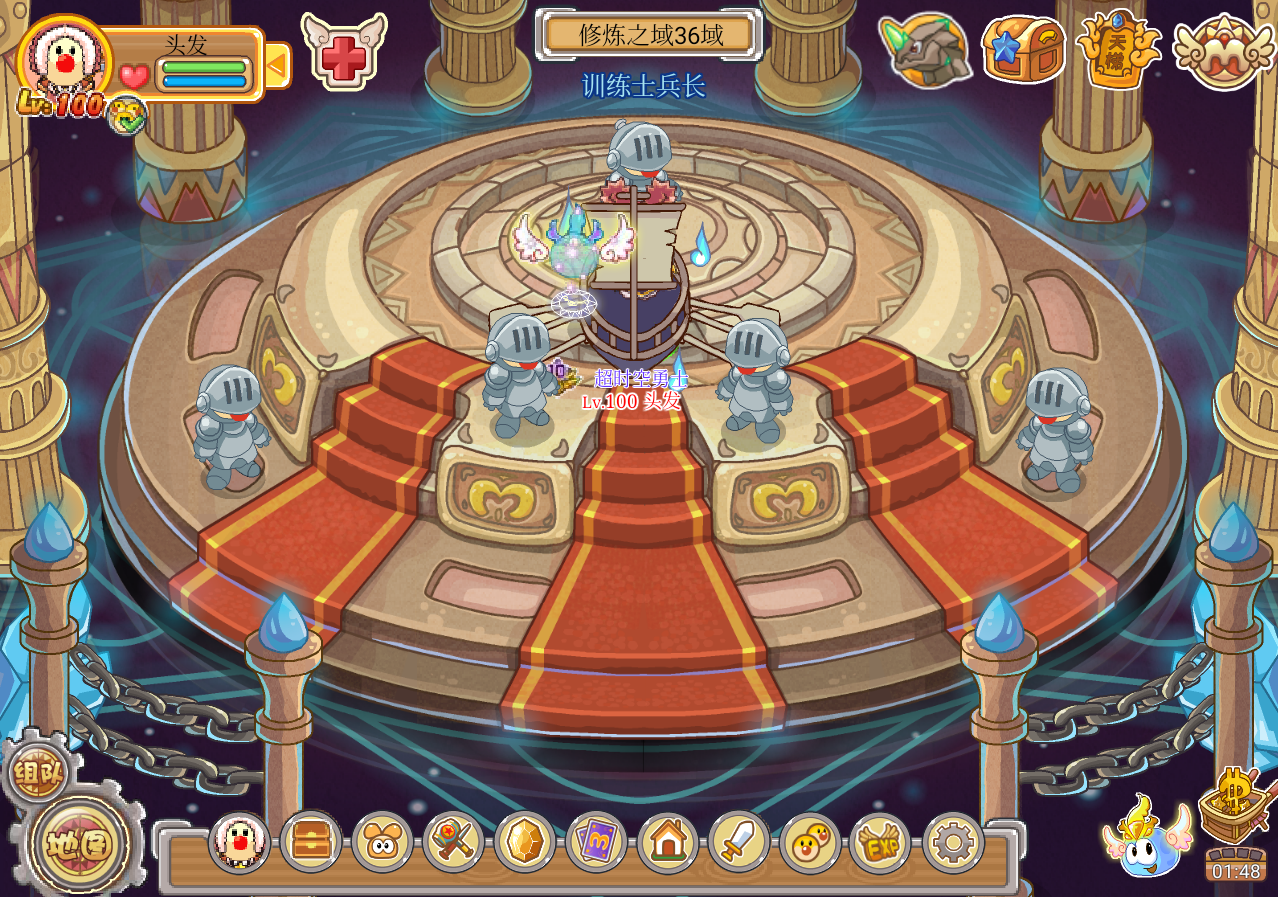The height and width of the screenshot is (897, 1278).
Task: Open the wooden chest backpack
Action: pos(311,843)
